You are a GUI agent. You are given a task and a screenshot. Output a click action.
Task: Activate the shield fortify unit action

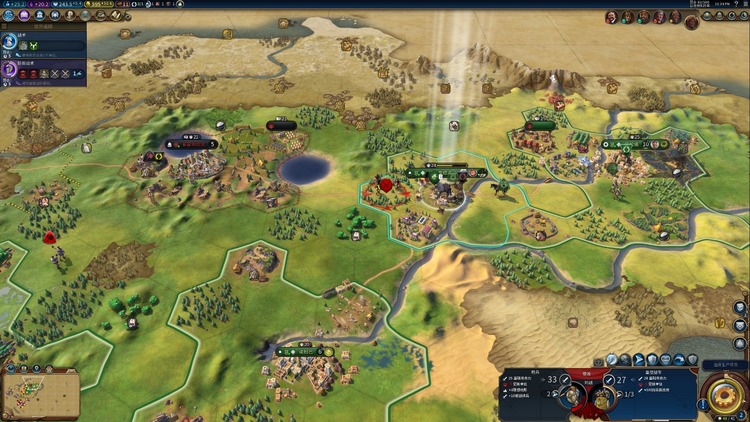click(x=654, y=360)
